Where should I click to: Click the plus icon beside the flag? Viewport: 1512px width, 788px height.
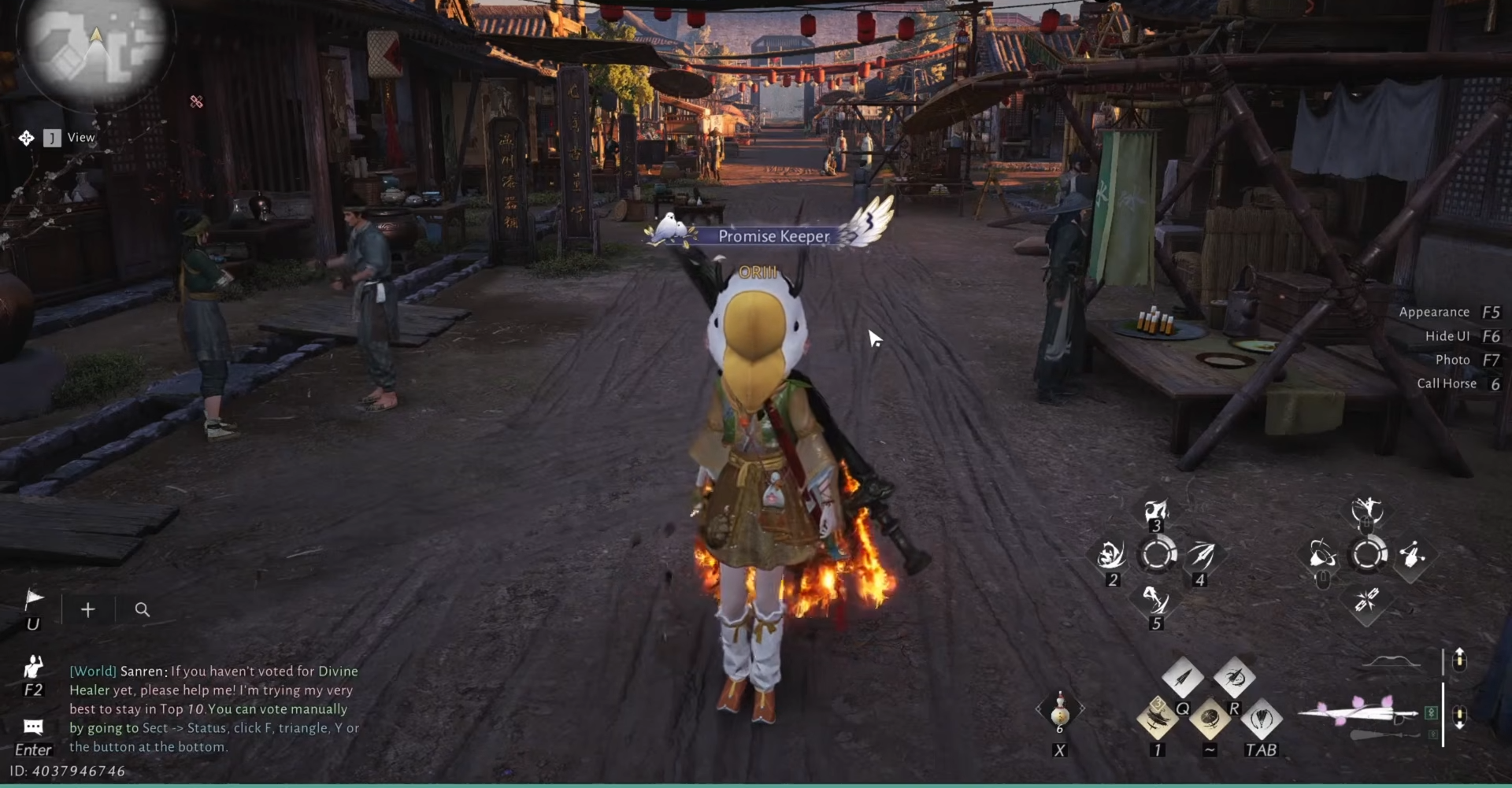(x=88, y=609)
